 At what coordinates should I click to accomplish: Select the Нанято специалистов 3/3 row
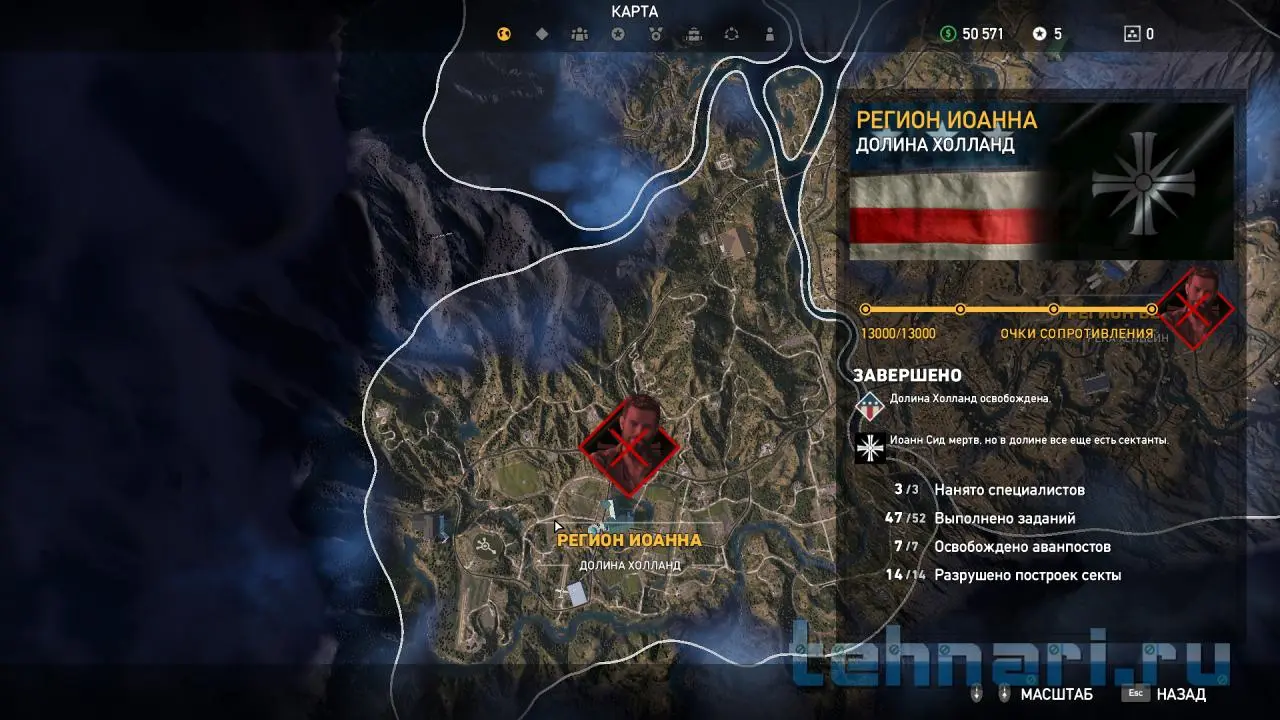coord(1009,490)
